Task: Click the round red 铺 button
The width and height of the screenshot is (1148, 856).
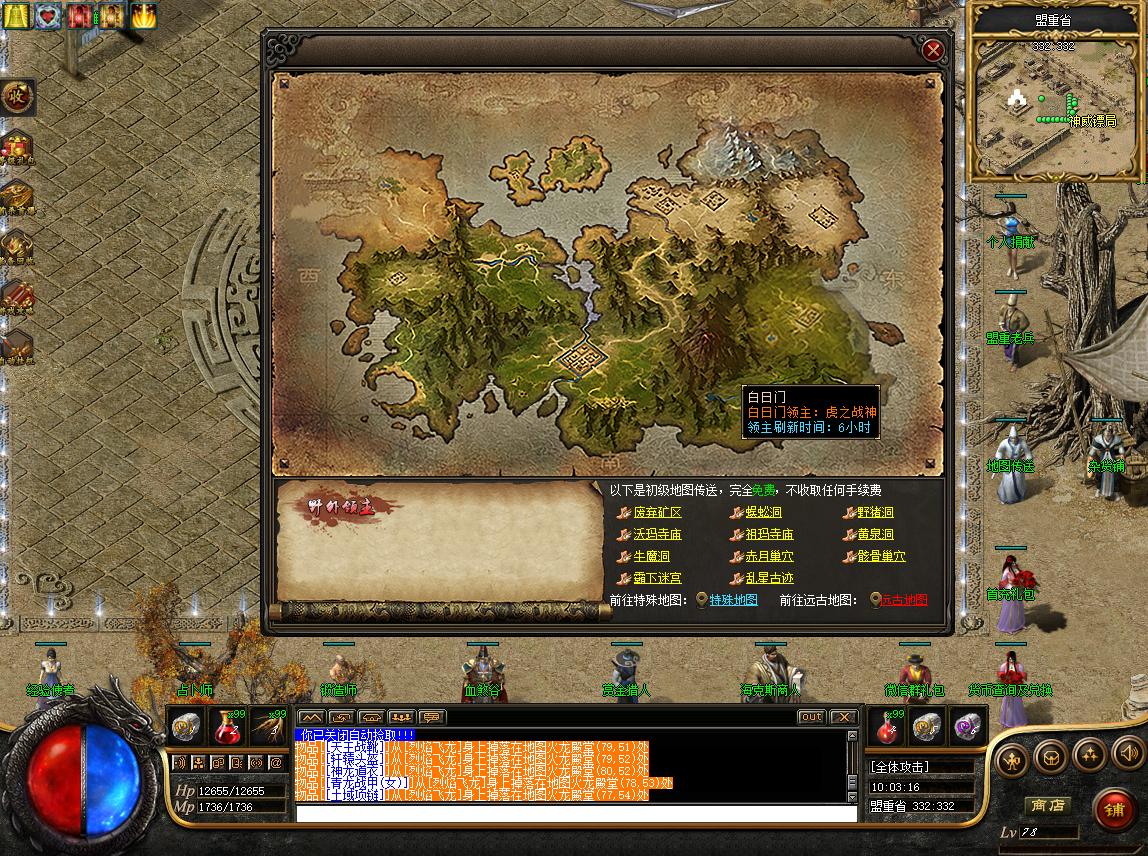Action: tap(1113, 808)
